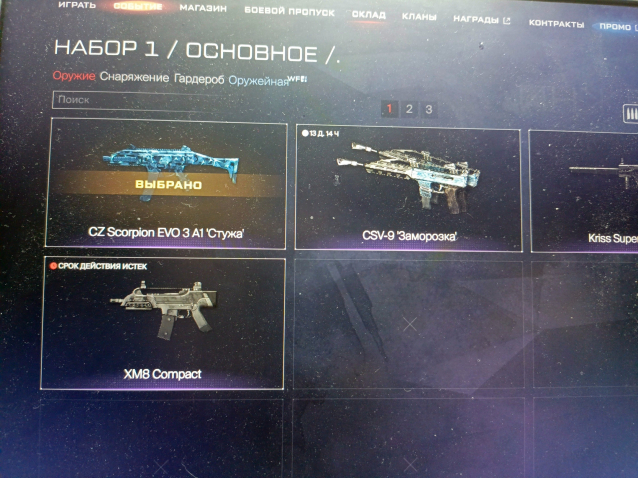Switch to the Снаряжение tab

134,78
